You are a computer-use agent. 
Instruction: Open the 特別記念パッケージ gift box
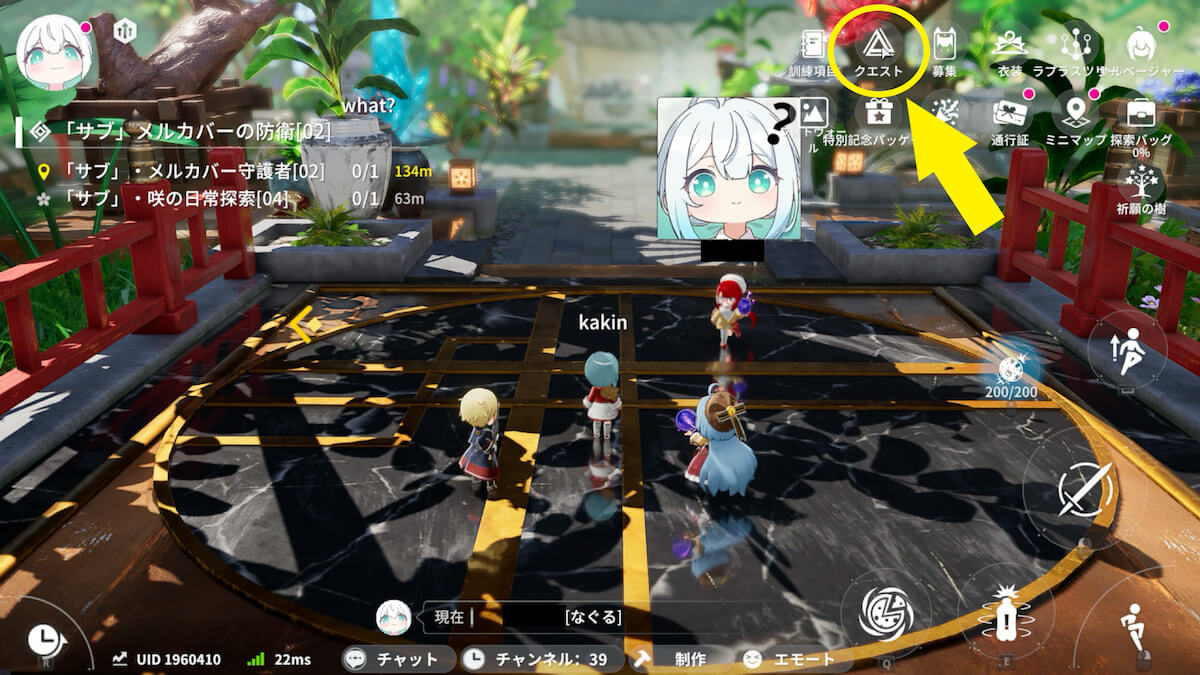click(x=878, y=118)
